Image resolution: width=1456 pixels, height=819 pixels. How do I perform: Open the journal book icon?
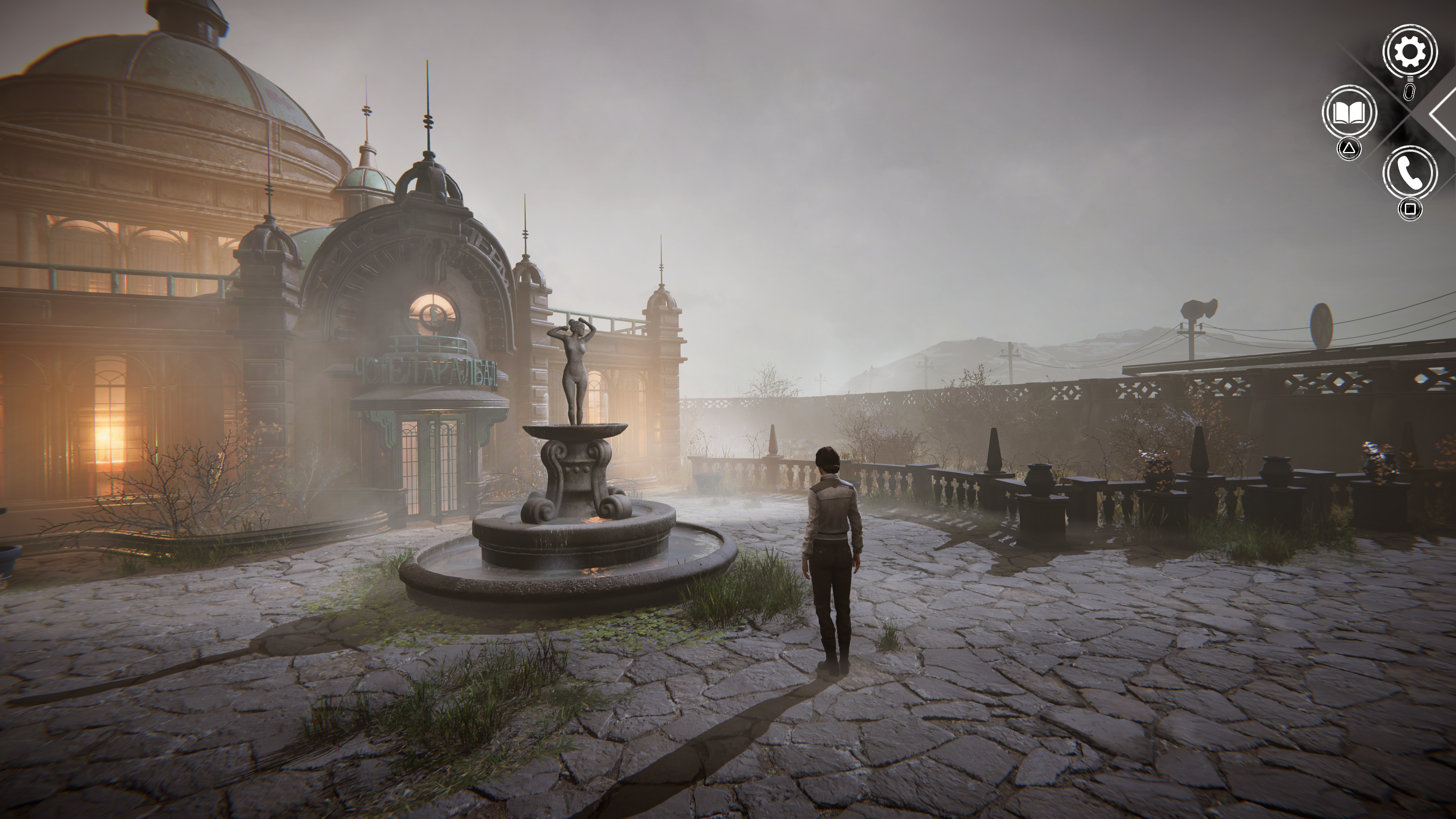point(1349,113)
